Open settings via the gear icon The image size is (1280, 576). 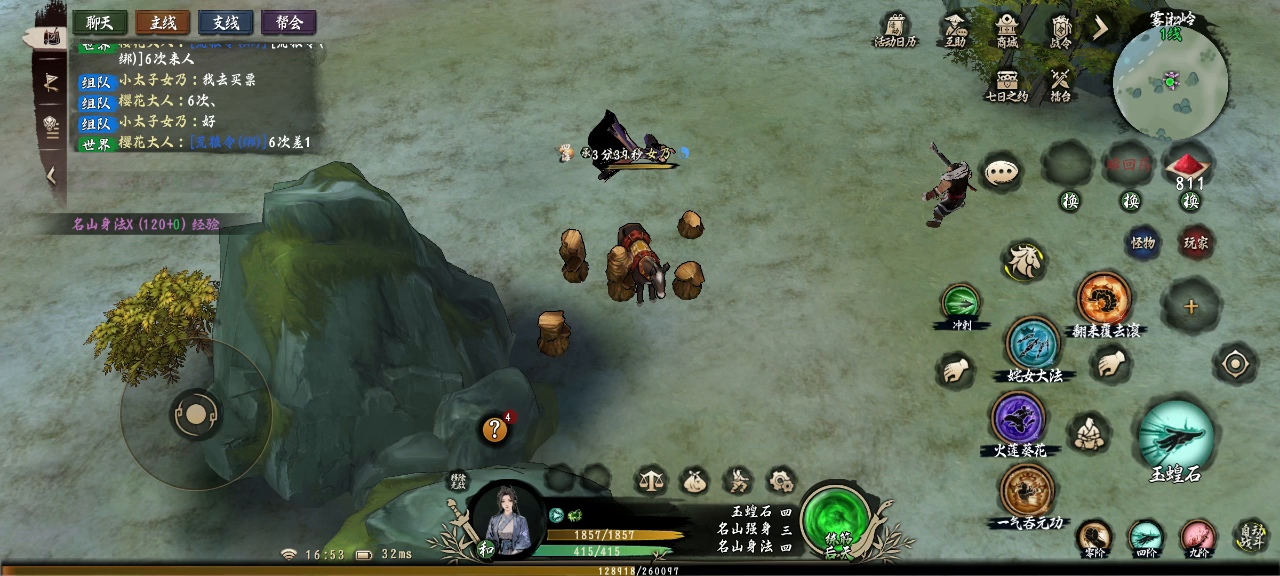click(781, 481)
